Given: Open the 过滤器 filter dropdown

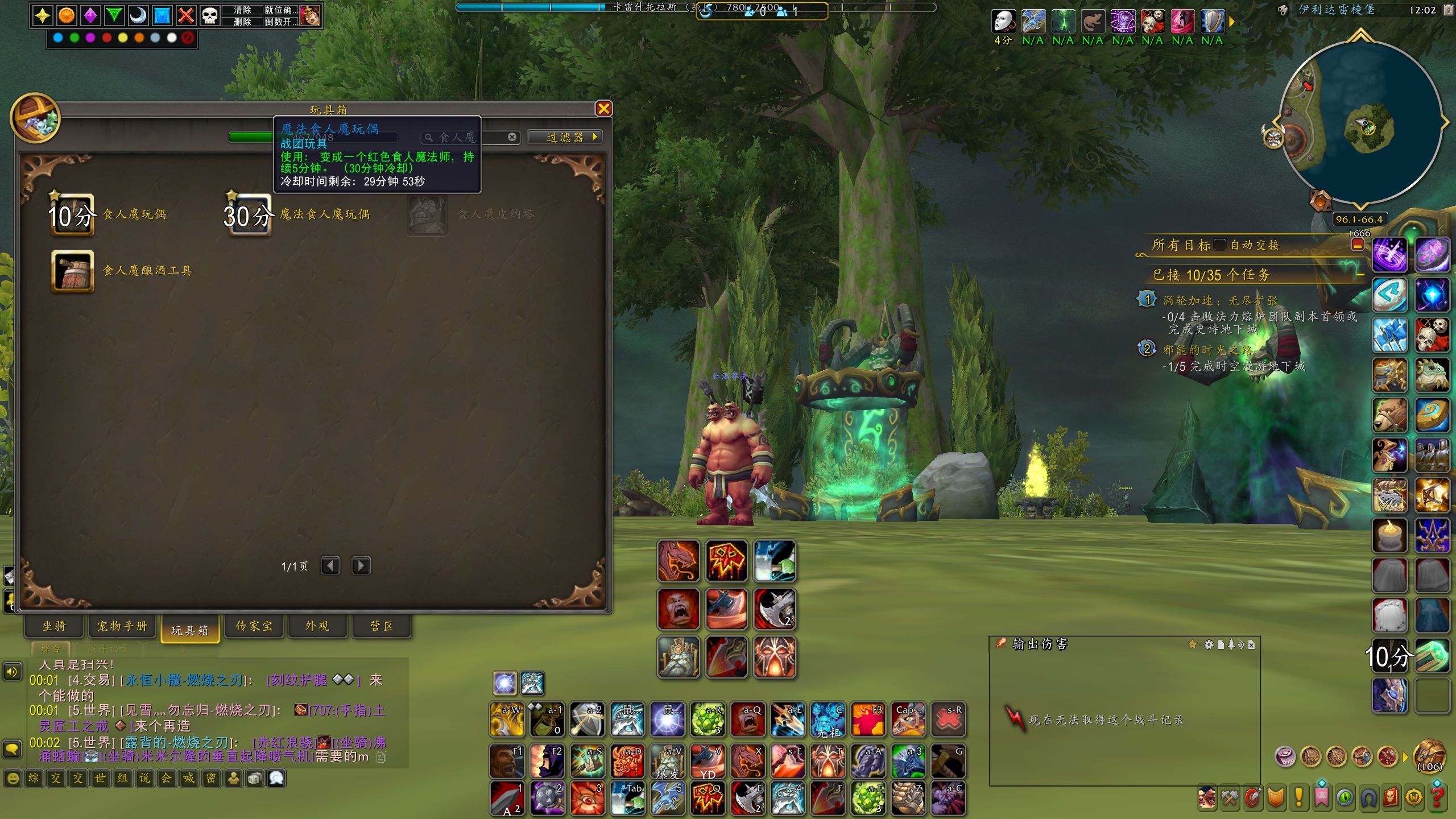Looking at the screenshot, I should pos(565,137).
